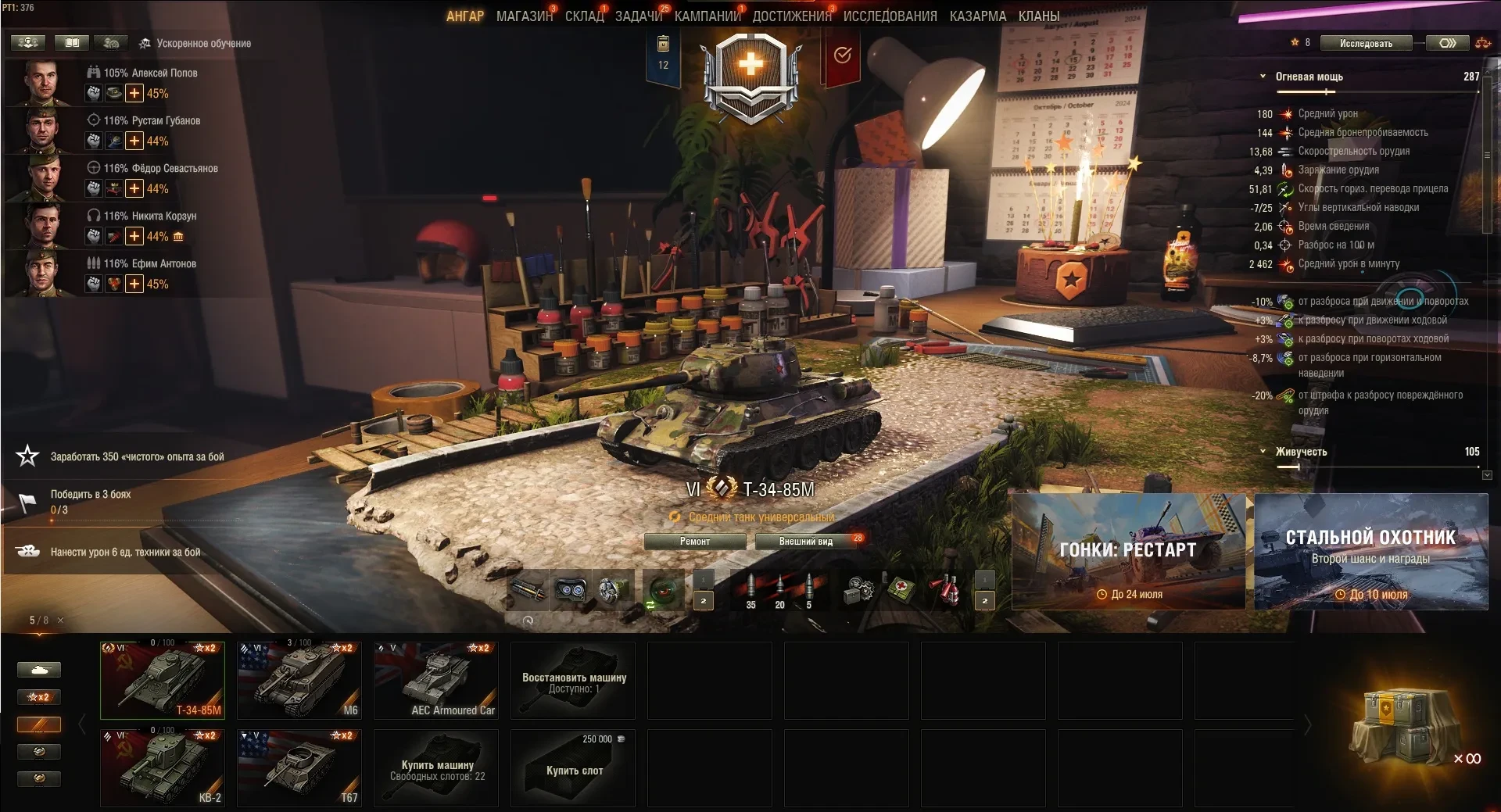This screenshot has width=1501, height=812.
Task: Select the КВ-2 tank card
Action: coord(163,768)
